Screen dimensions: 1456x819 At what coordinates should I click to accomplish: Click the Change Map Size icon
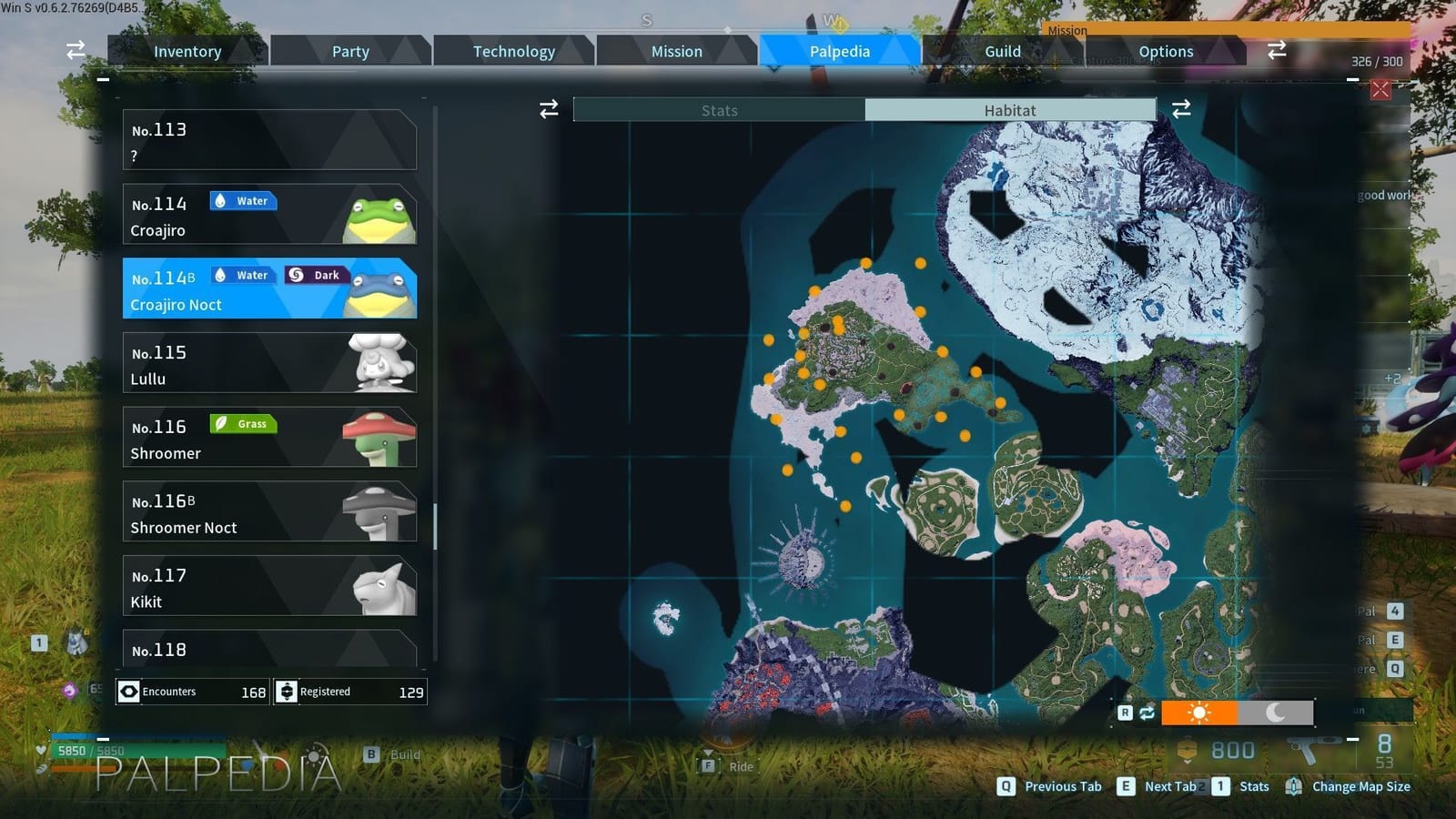[1296, 786]
